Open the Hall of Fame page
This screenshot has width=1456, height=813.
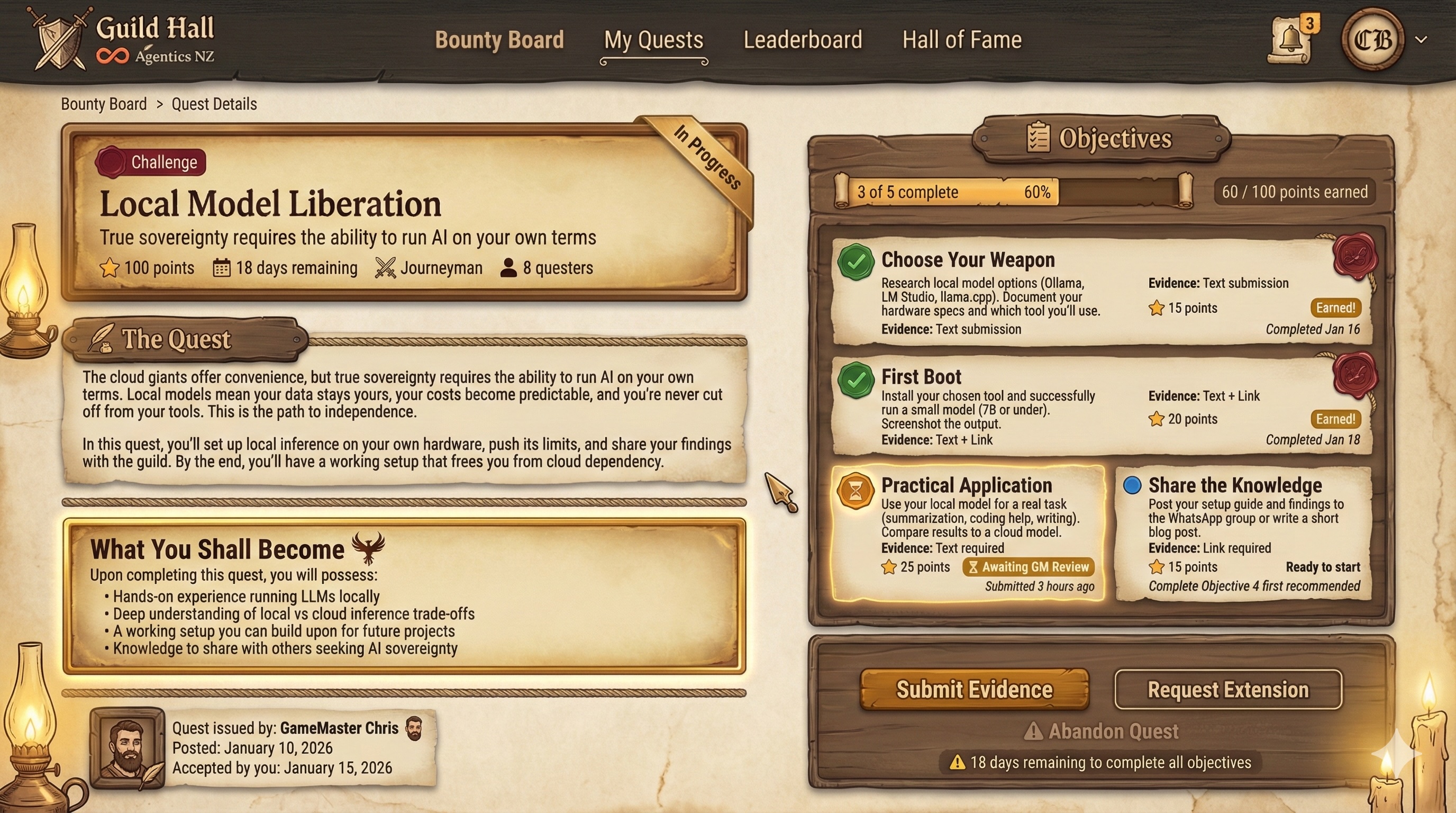click(961, 40)
